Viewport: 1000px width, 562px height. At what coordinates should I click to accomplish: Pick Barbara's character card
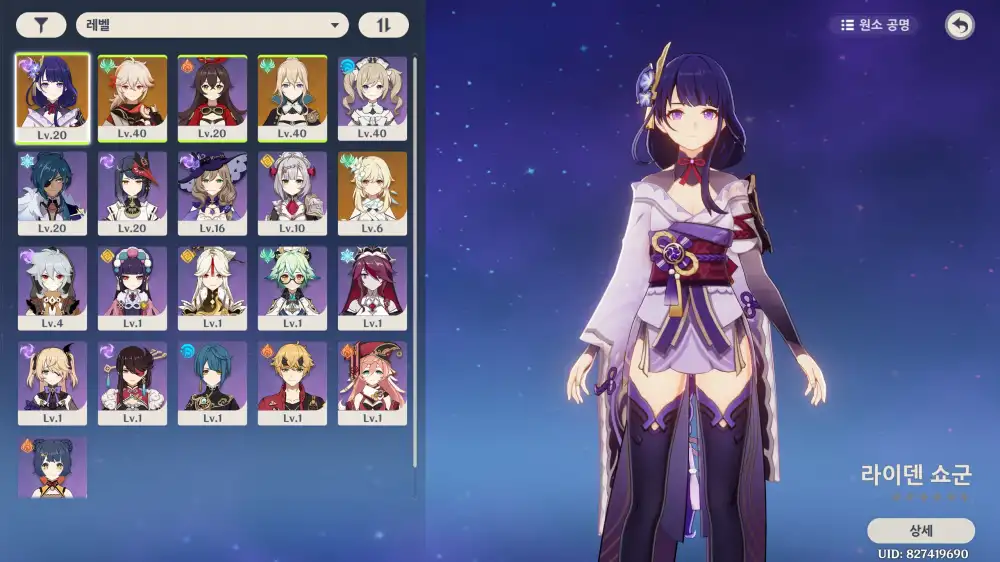tap(372, 98)
